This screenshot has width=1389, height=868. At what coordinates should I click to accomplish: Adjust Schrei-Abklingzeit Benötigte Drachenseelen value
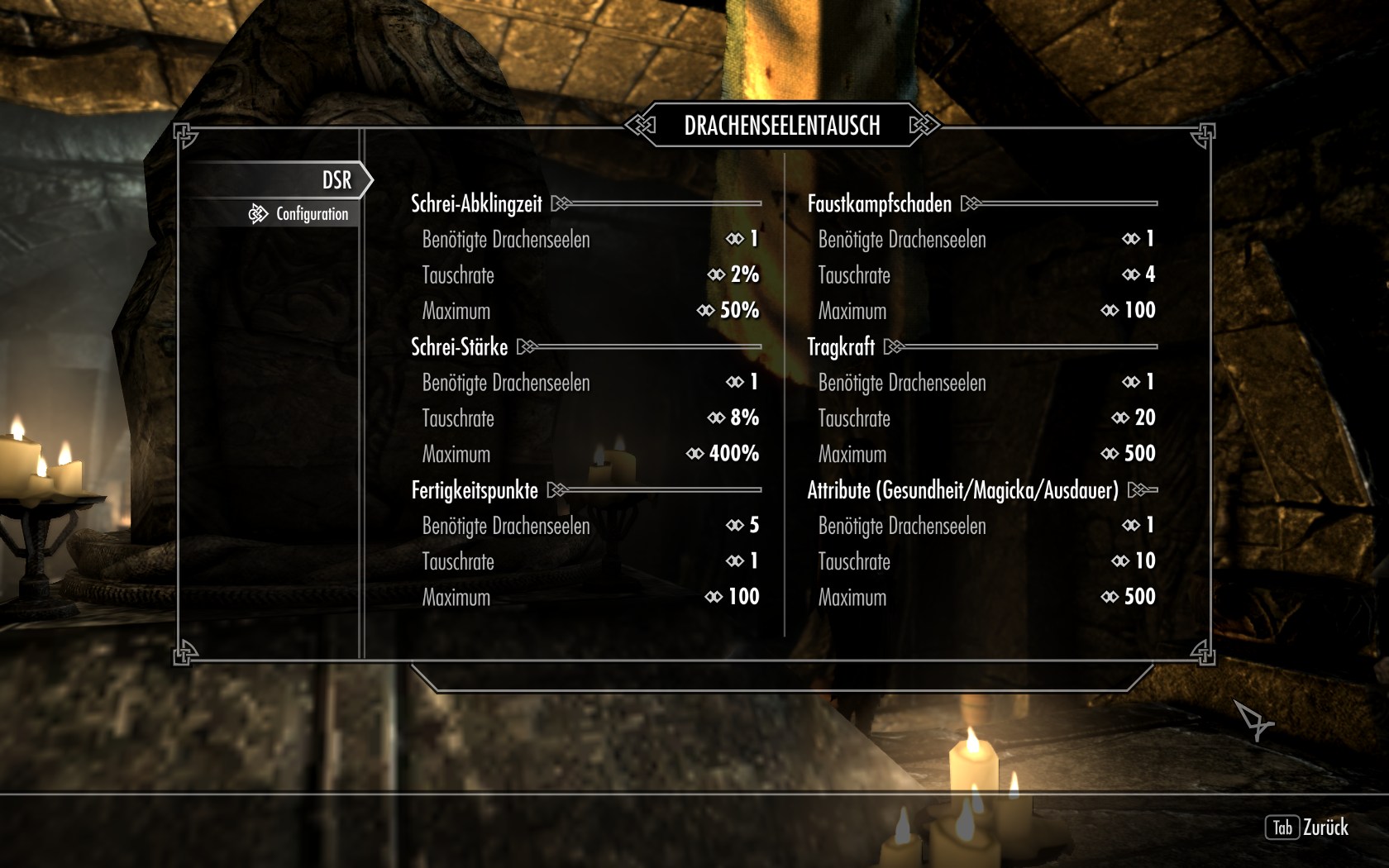click(589, 240)
